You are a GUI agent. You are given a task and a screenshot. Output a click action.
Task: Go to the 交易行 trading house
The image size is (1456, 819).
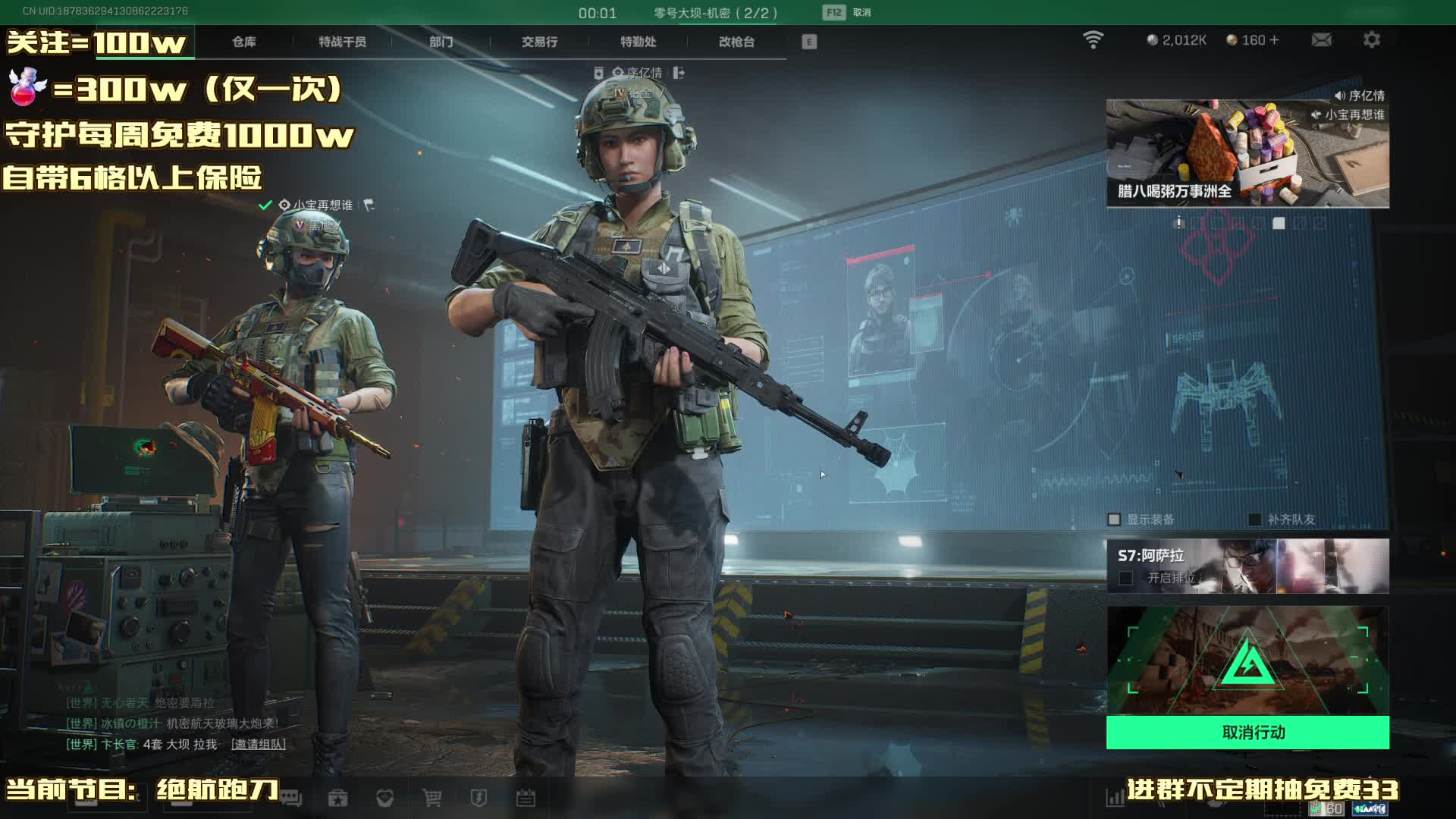(539, 42)
